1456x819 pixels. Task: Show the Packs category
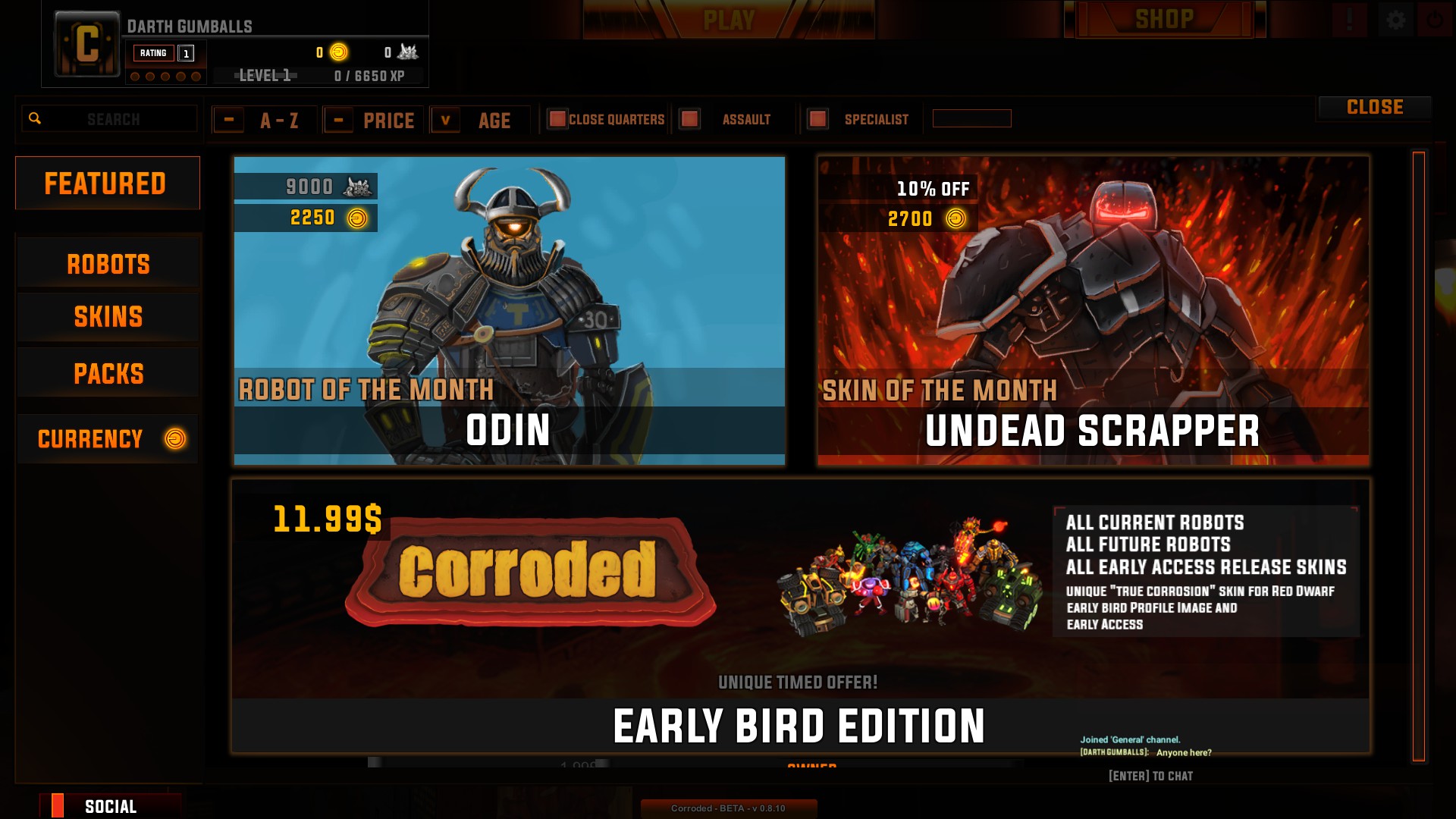[x=108, y=373]
